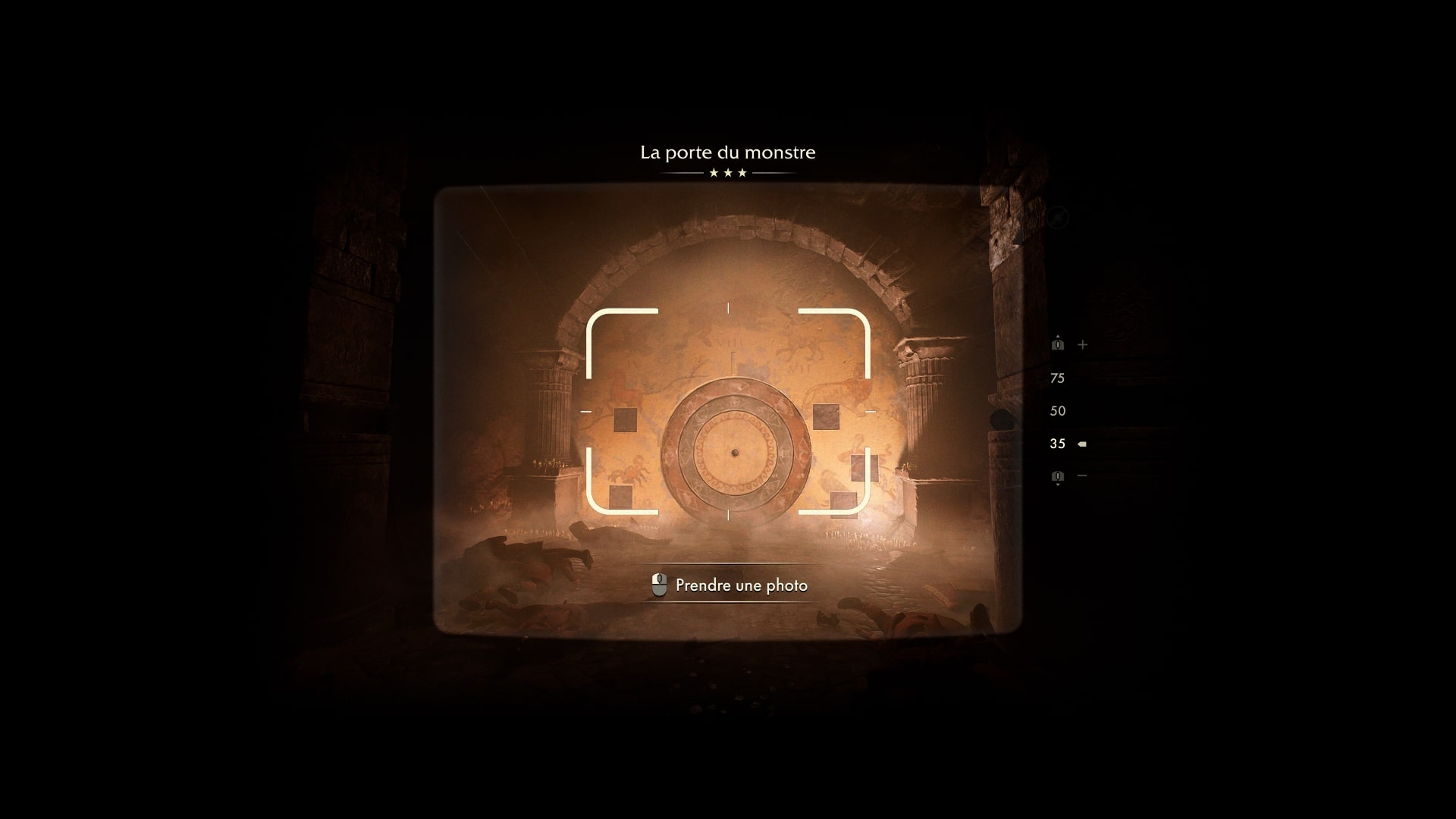Click the small up arrow above the zoom-in icon

1058,335
